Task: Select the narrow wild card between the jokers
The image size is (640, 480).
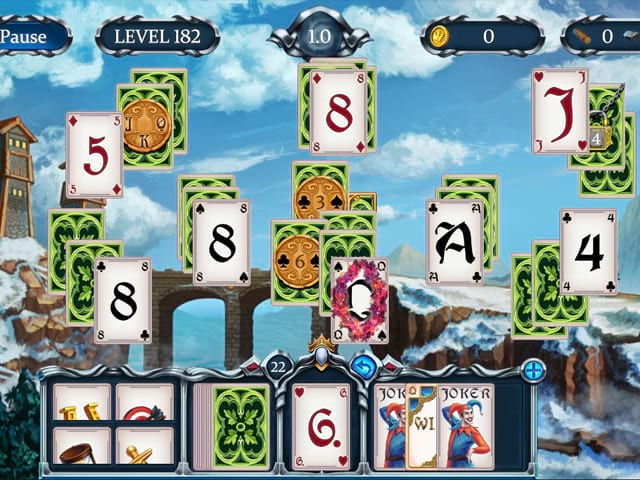Action: 421,425
